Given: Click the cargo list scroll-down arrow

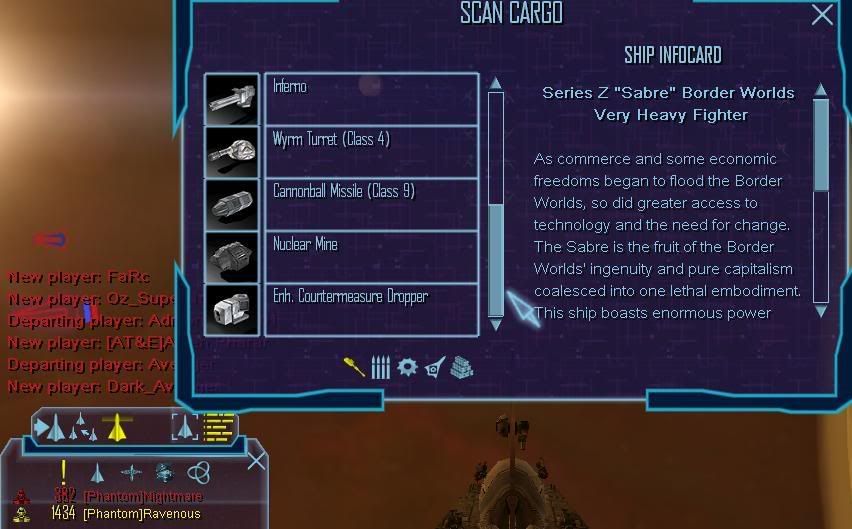Looking at the screenshot, I should (x=495, y=325).
